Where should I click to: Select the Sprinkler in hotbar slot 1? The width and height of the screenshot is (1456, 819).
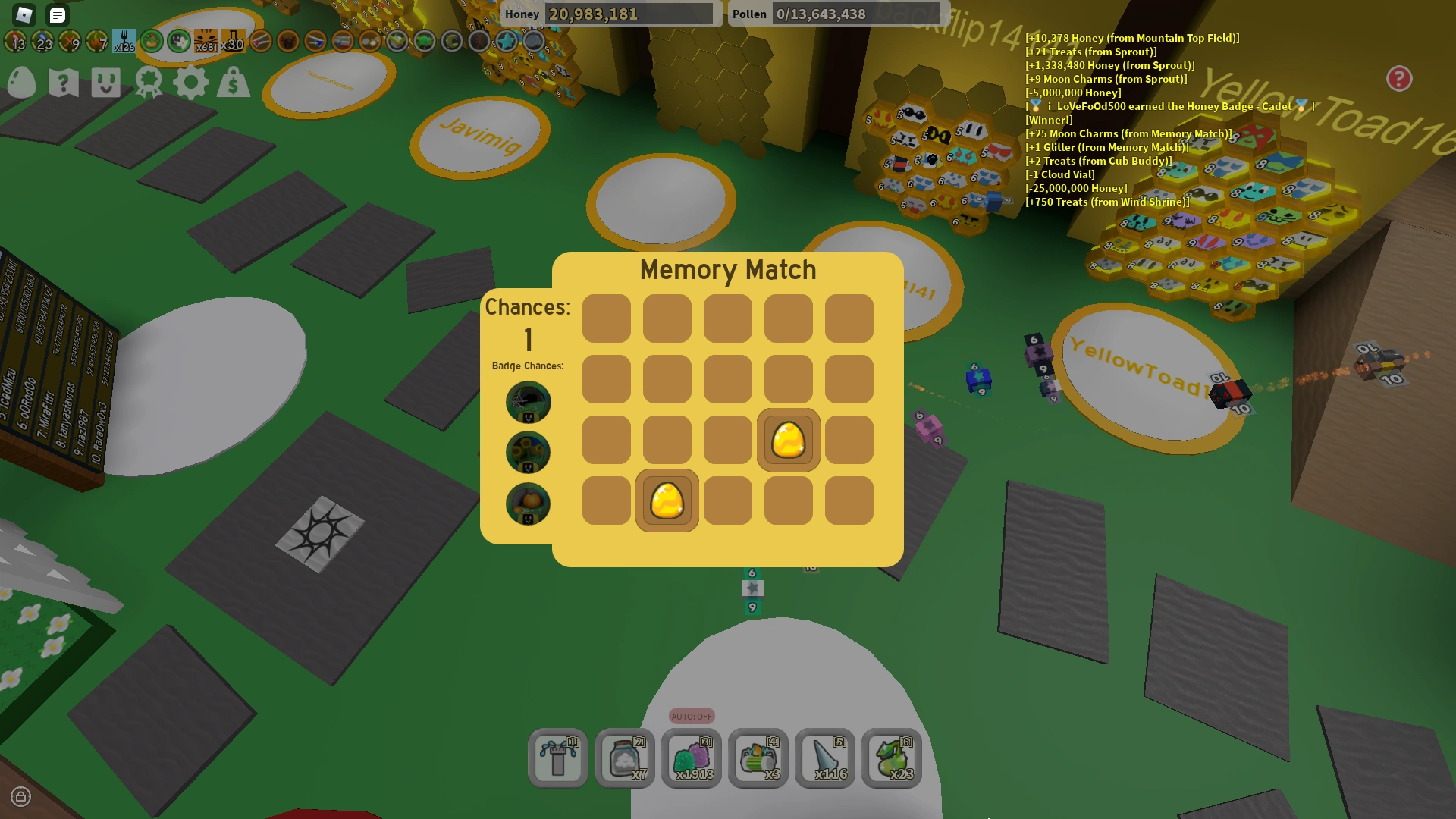[x=558, y=758]
